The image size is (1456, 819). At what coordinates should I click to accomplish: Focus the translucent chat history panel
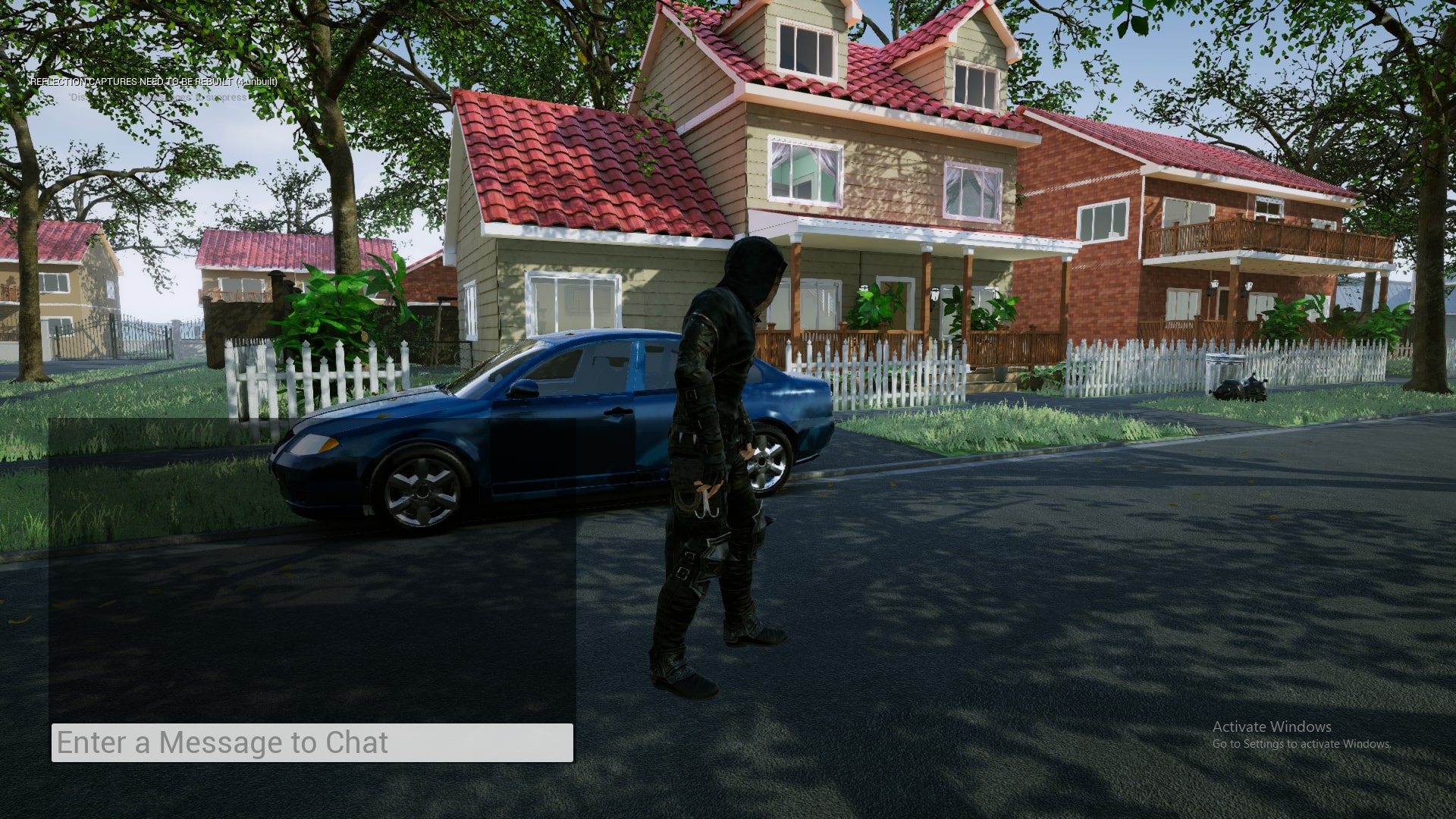pyautogui.click(x=312, y=569)
